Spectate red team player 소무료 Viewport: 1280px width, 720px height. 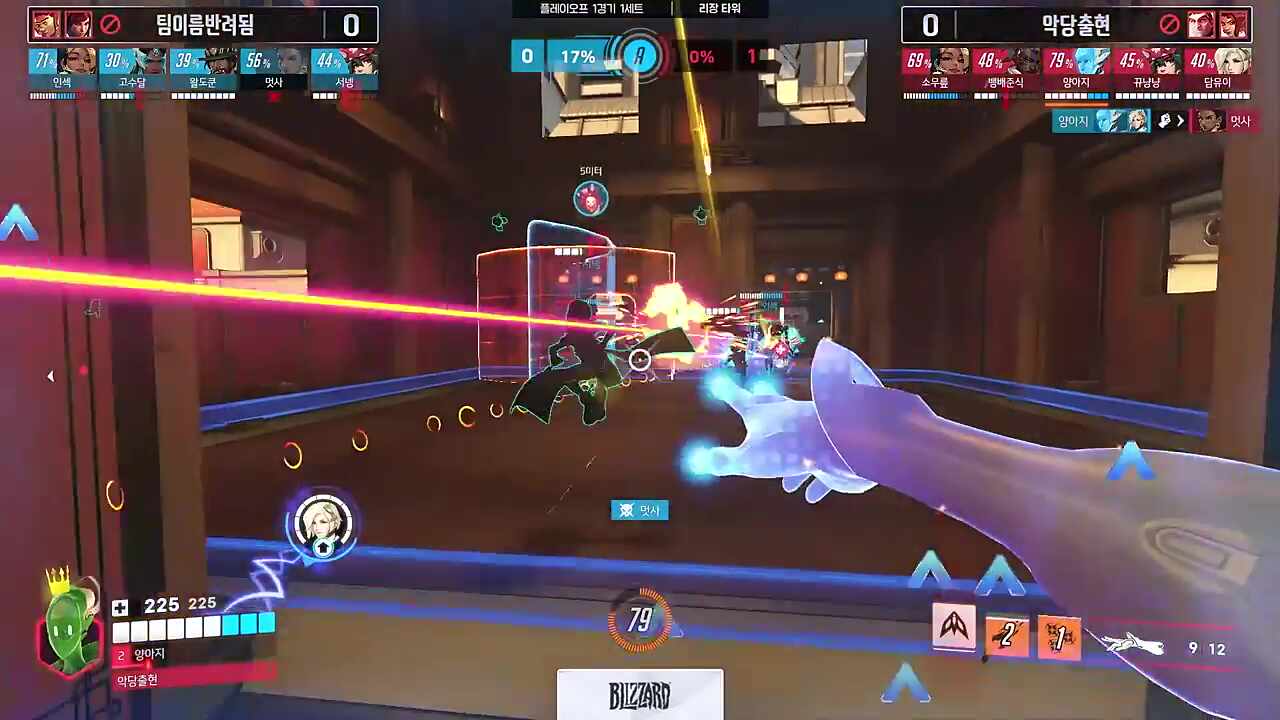[936, 70]
